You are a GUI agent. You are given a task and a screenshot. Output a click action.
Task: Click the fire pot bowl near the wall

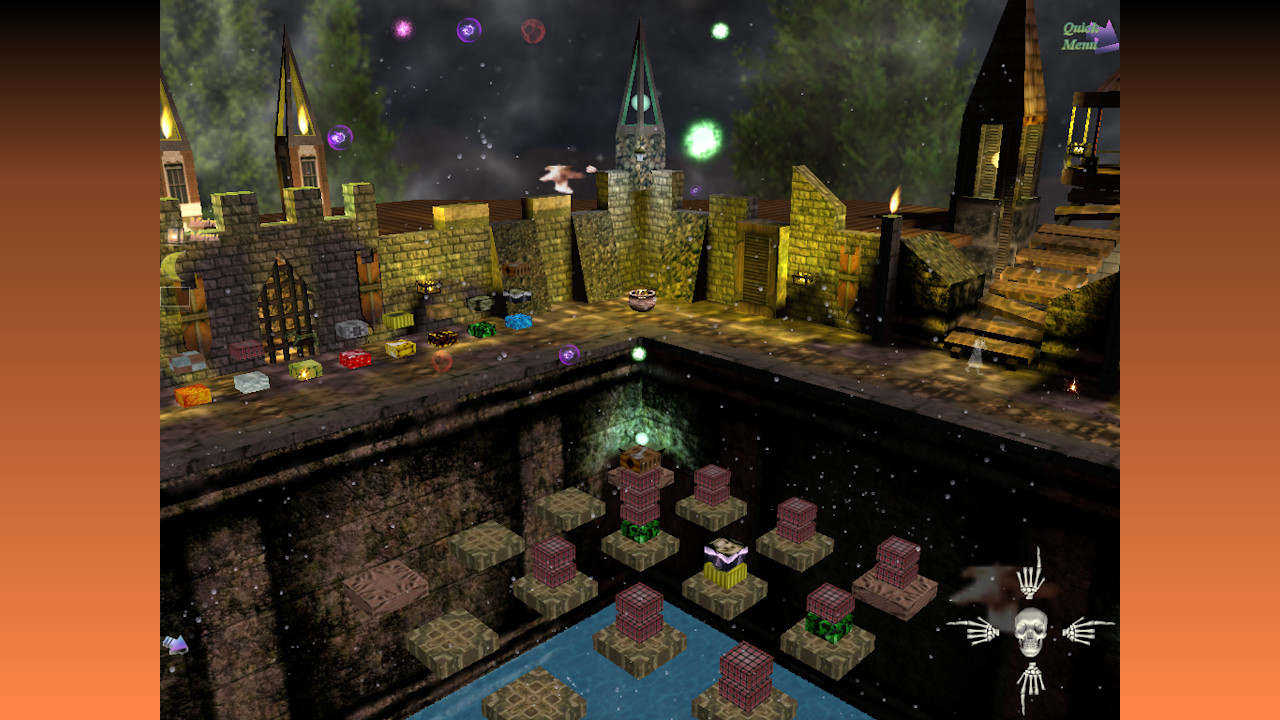click(640, 297)
